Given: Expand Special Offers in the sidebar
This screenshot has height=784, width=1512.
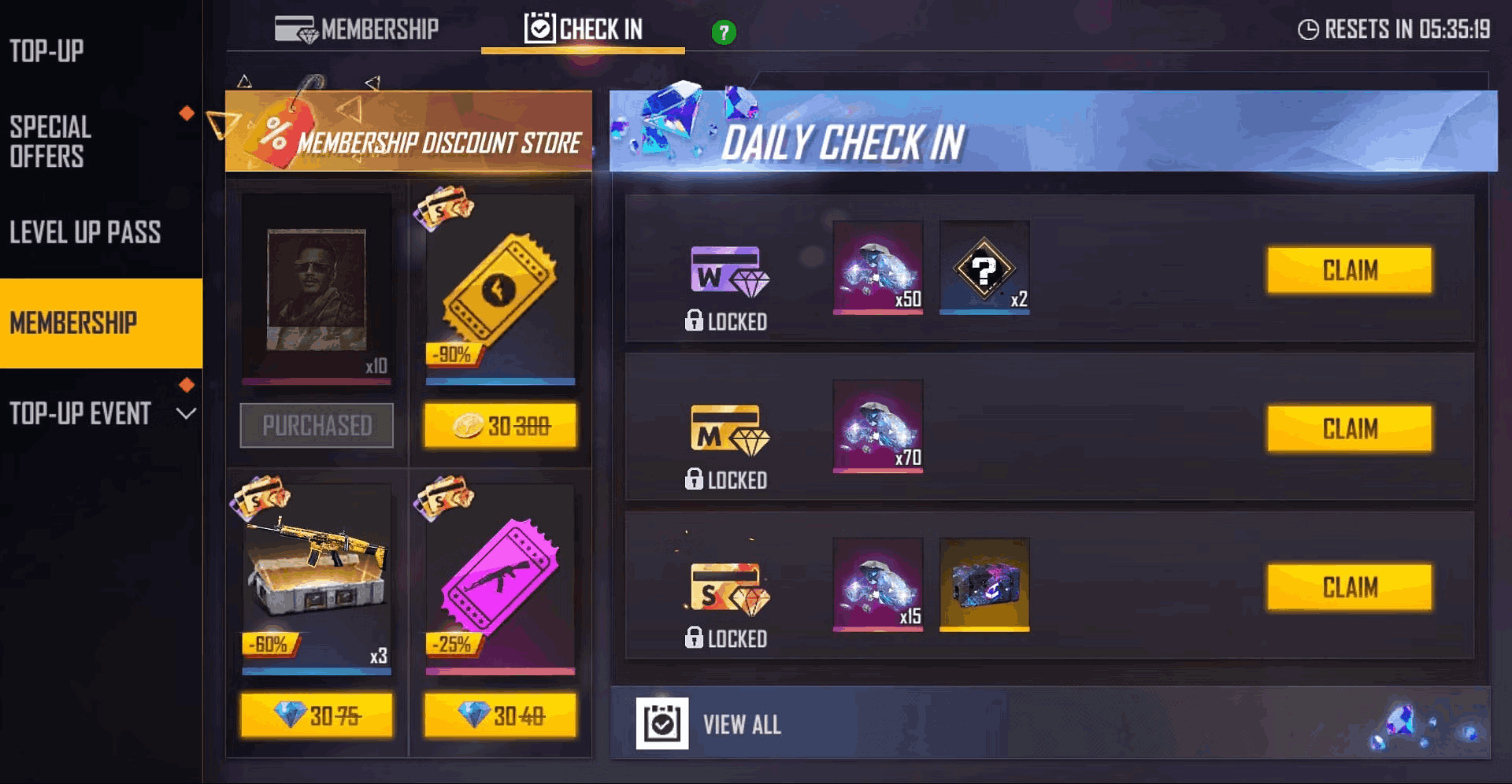Looking at the screenshot, I should [50, 142].
